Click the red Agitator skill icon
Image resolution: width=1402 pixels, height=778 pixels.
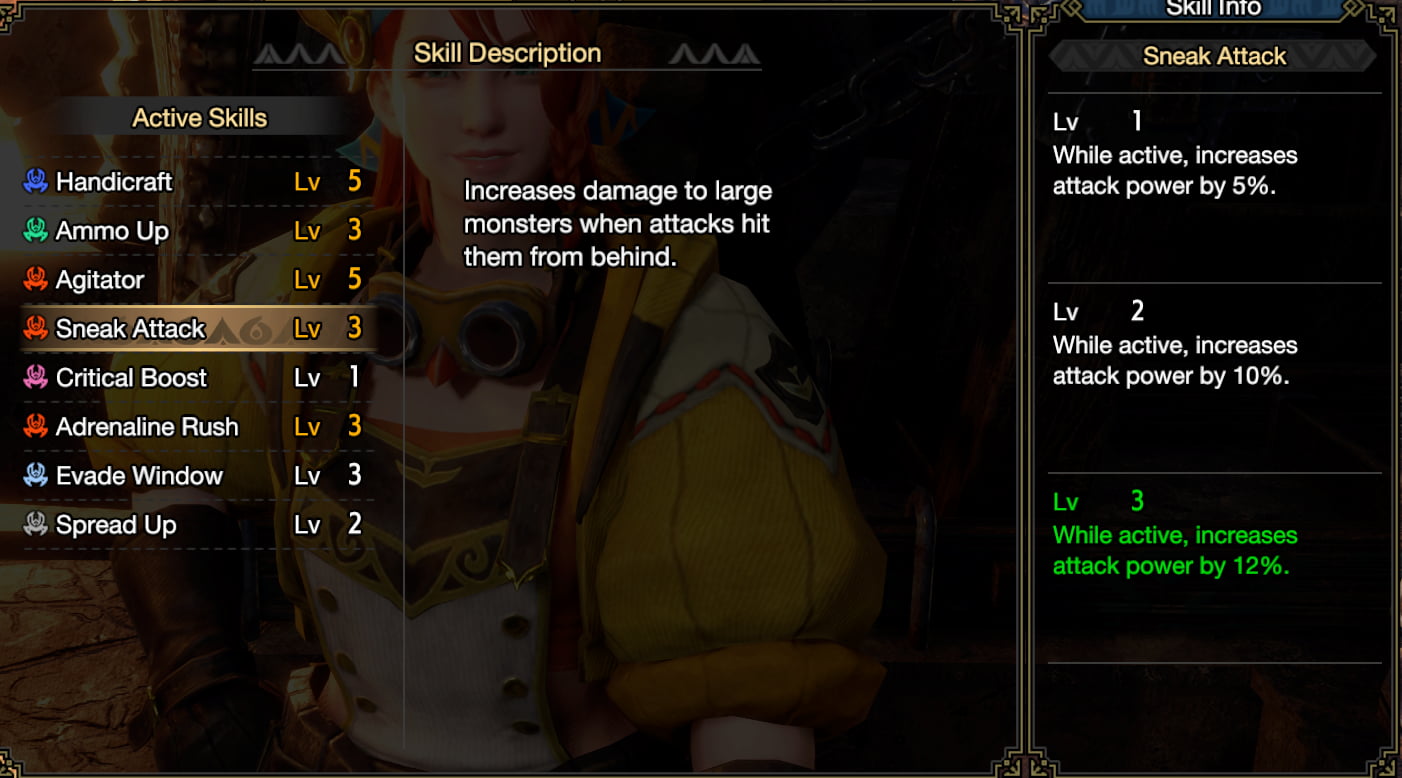pyautogui.click(x=35, y=280)
